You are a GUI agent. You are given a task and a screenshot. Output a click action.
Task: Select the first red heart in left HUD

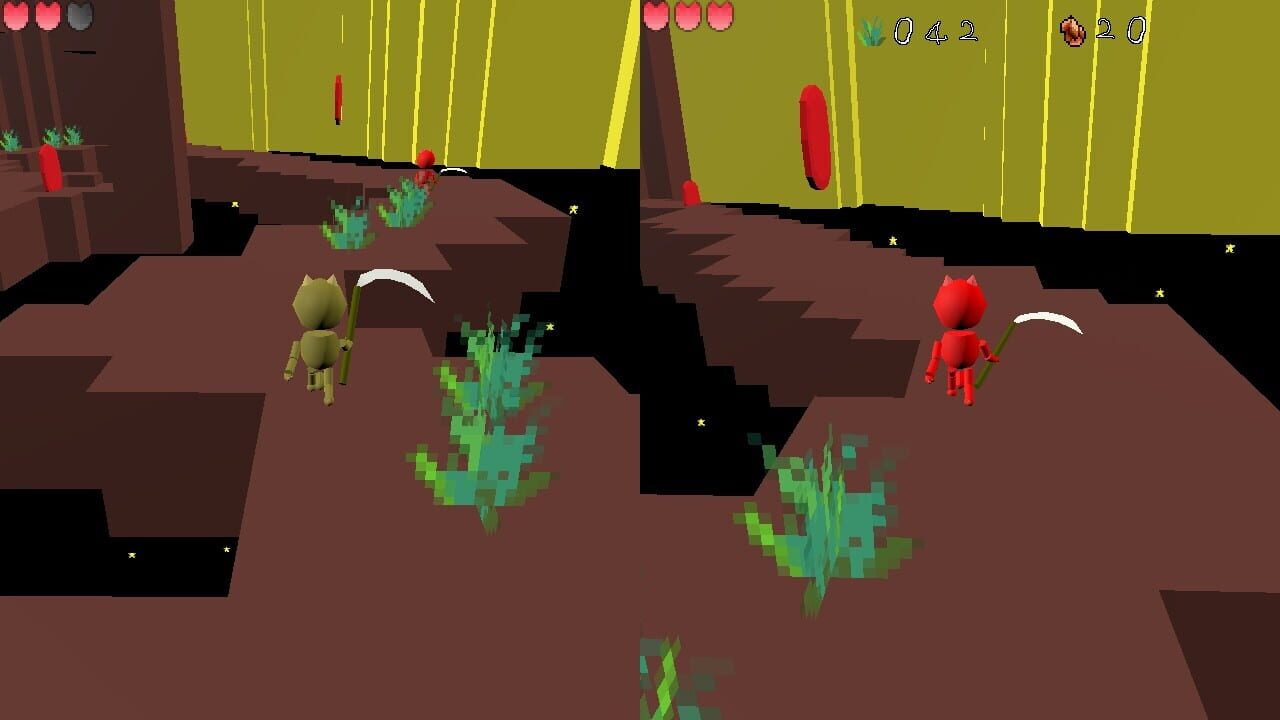tap(14, 16)
